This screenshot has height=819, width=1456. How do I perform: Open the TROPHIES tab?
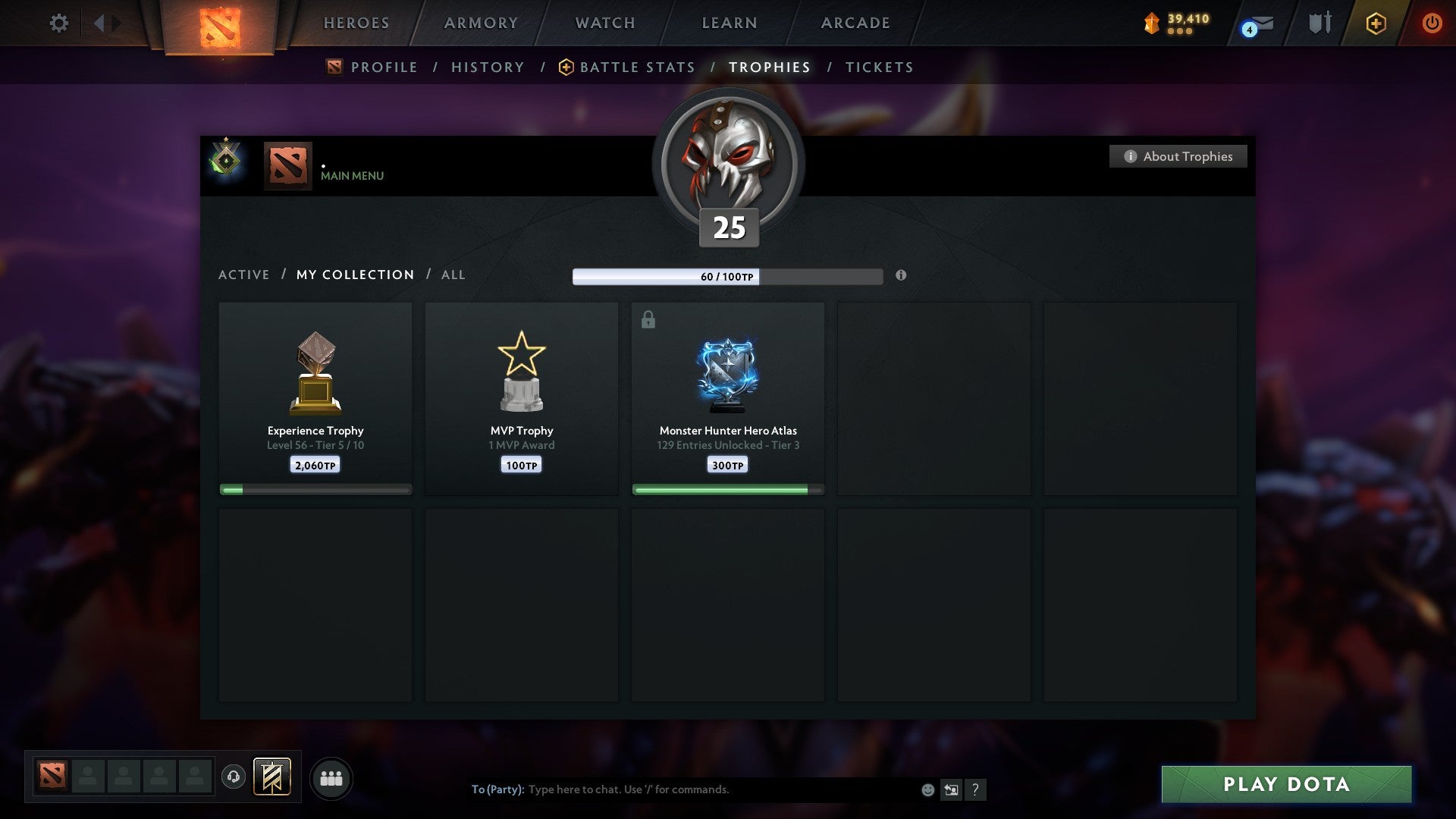pos(770,67)
